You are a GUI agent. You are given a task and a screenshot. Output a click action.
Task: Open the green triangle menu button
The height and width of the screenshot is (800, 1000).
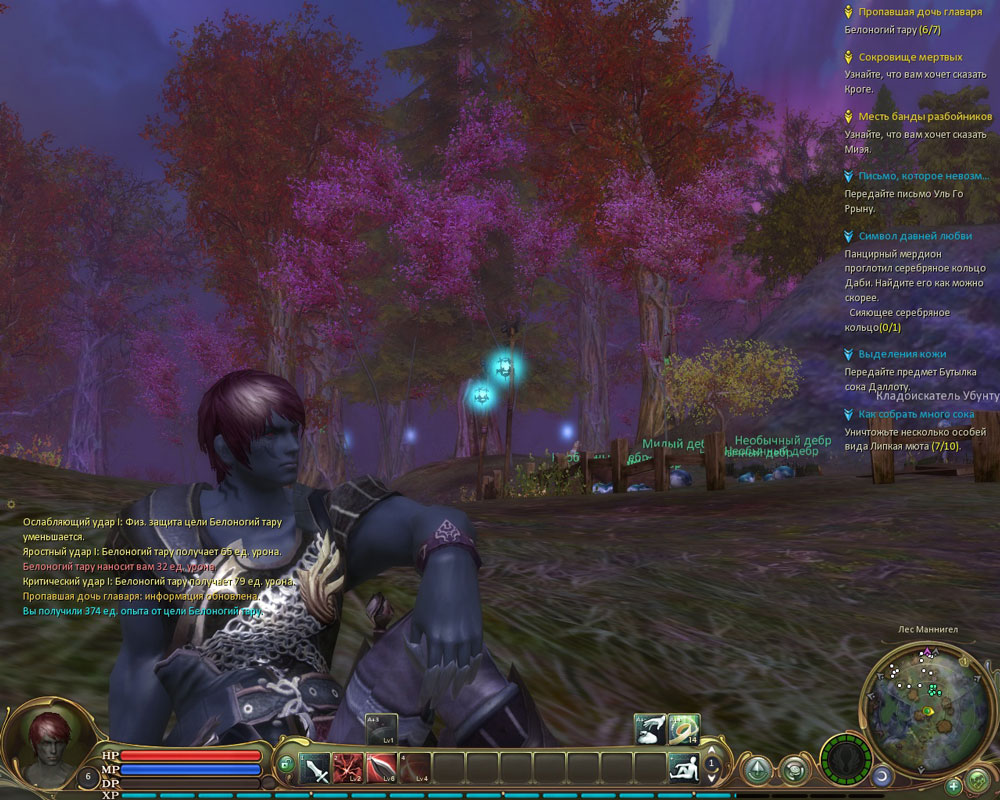tap(757, 771)
